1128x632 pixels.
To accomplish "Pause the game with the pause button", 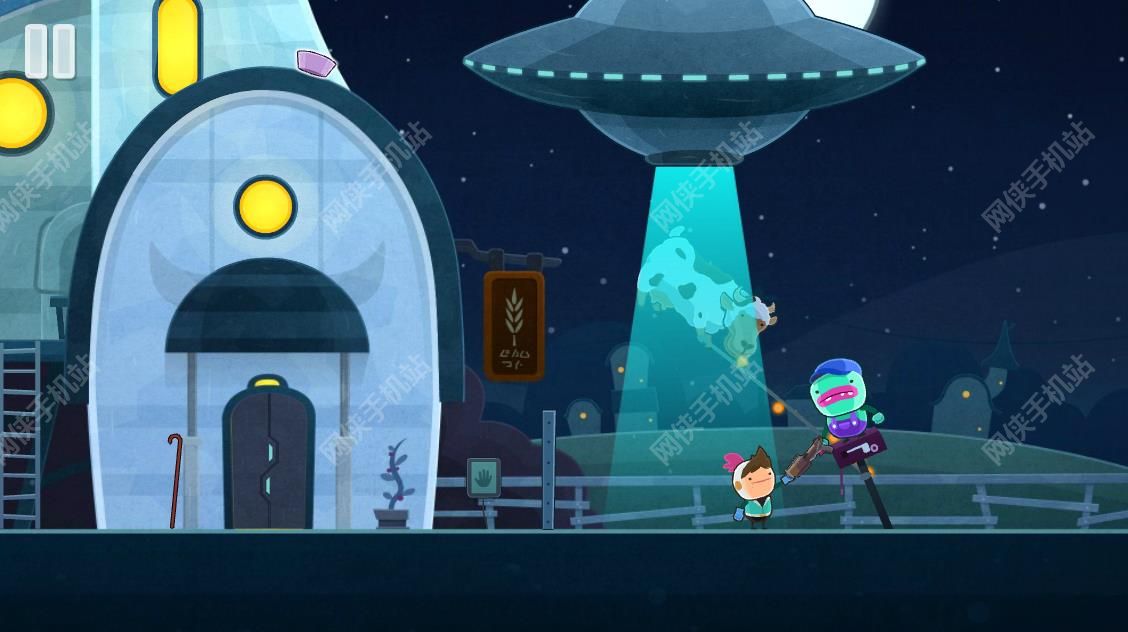I will pyautogui.click(x=50, y=51).
